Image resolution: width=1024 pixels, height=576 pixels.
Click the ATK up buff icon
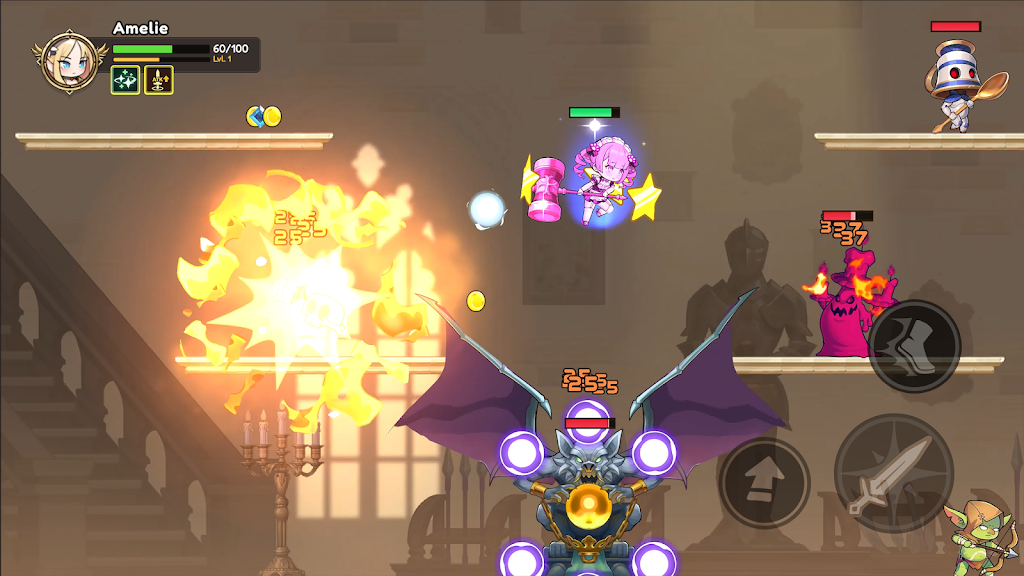159,80
